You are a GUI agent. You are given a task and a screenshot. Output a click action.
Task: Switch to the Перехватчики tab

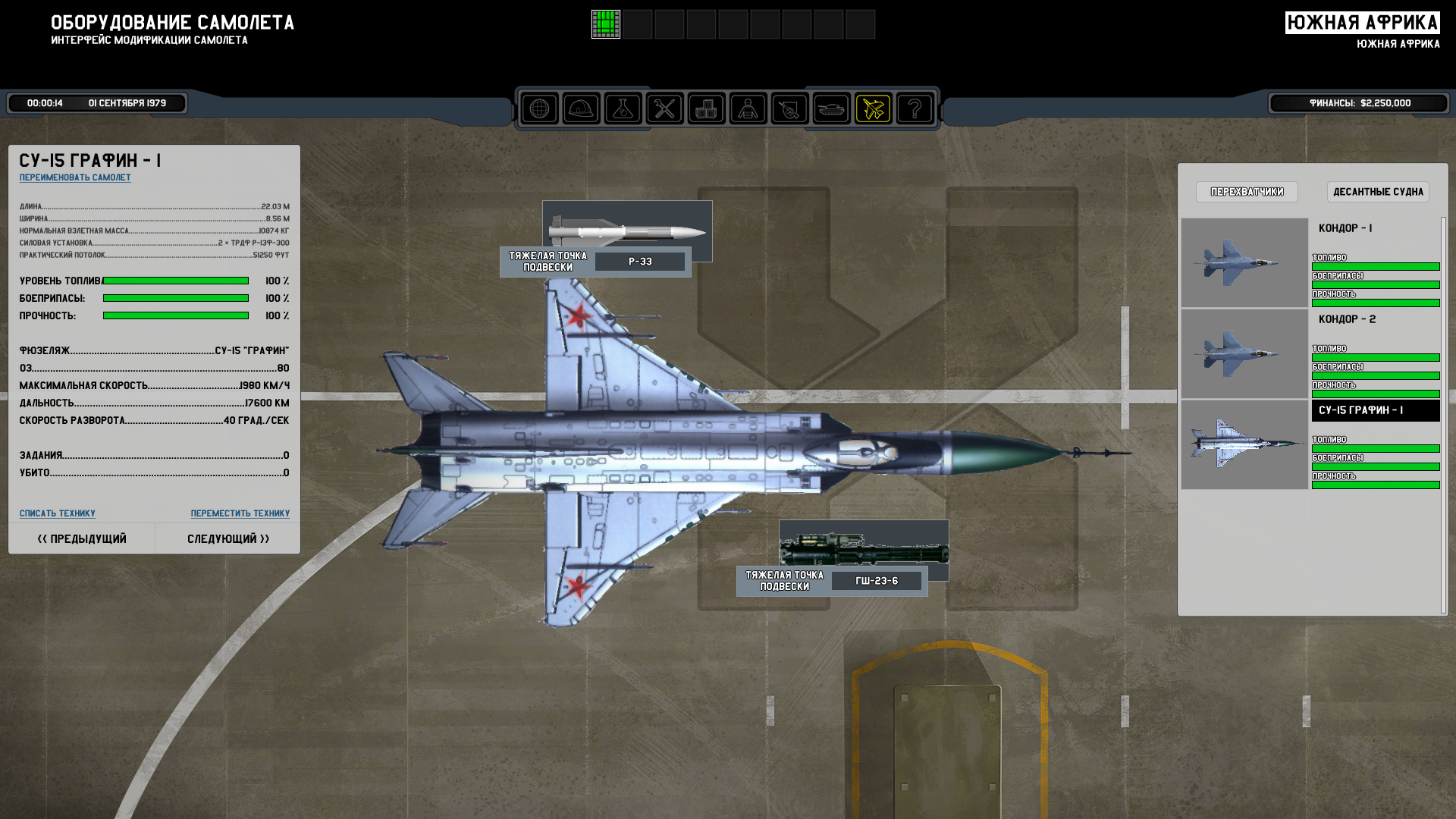1247,192
